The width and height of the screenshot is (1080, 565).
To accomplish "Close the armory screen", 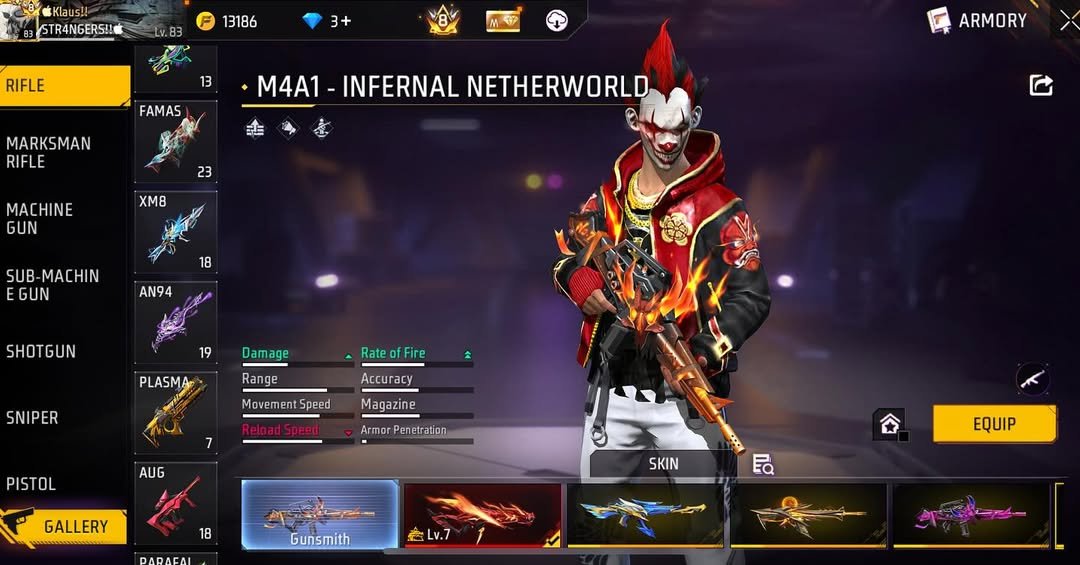I will pyautogui.click(x=1068, y=20).
